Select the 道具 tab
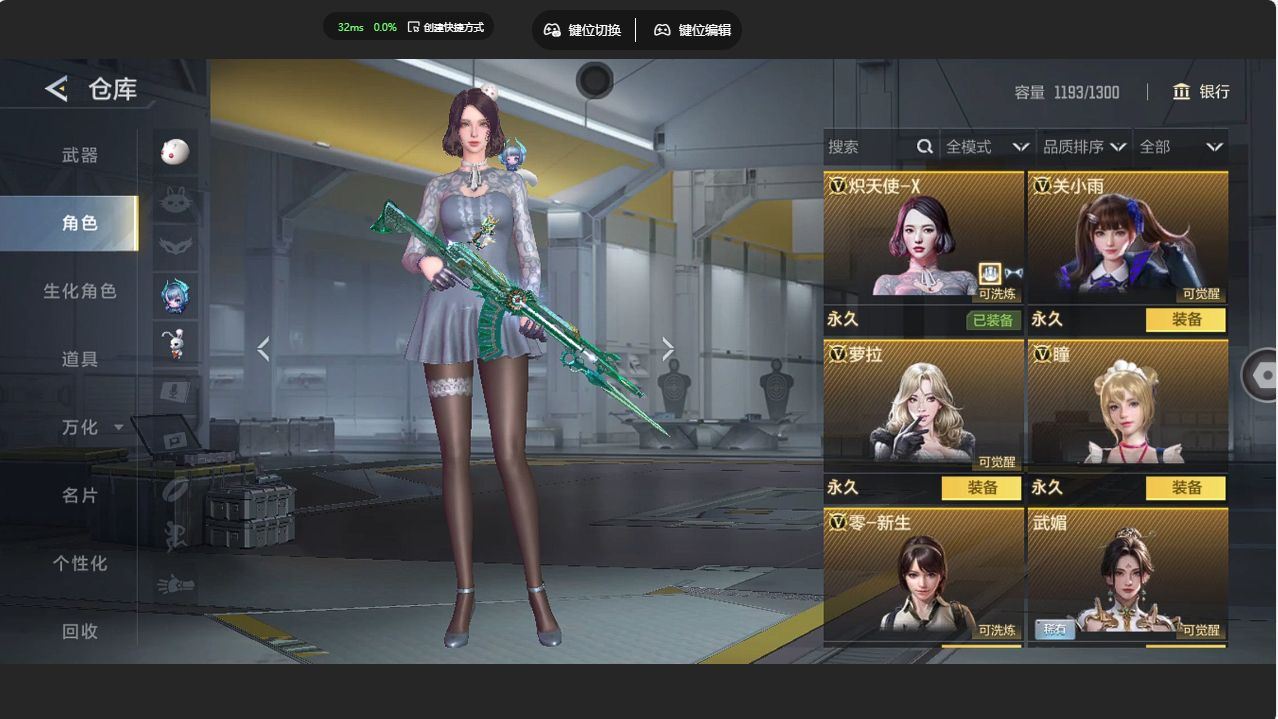 pyautogui.click(x=80, y=359)
